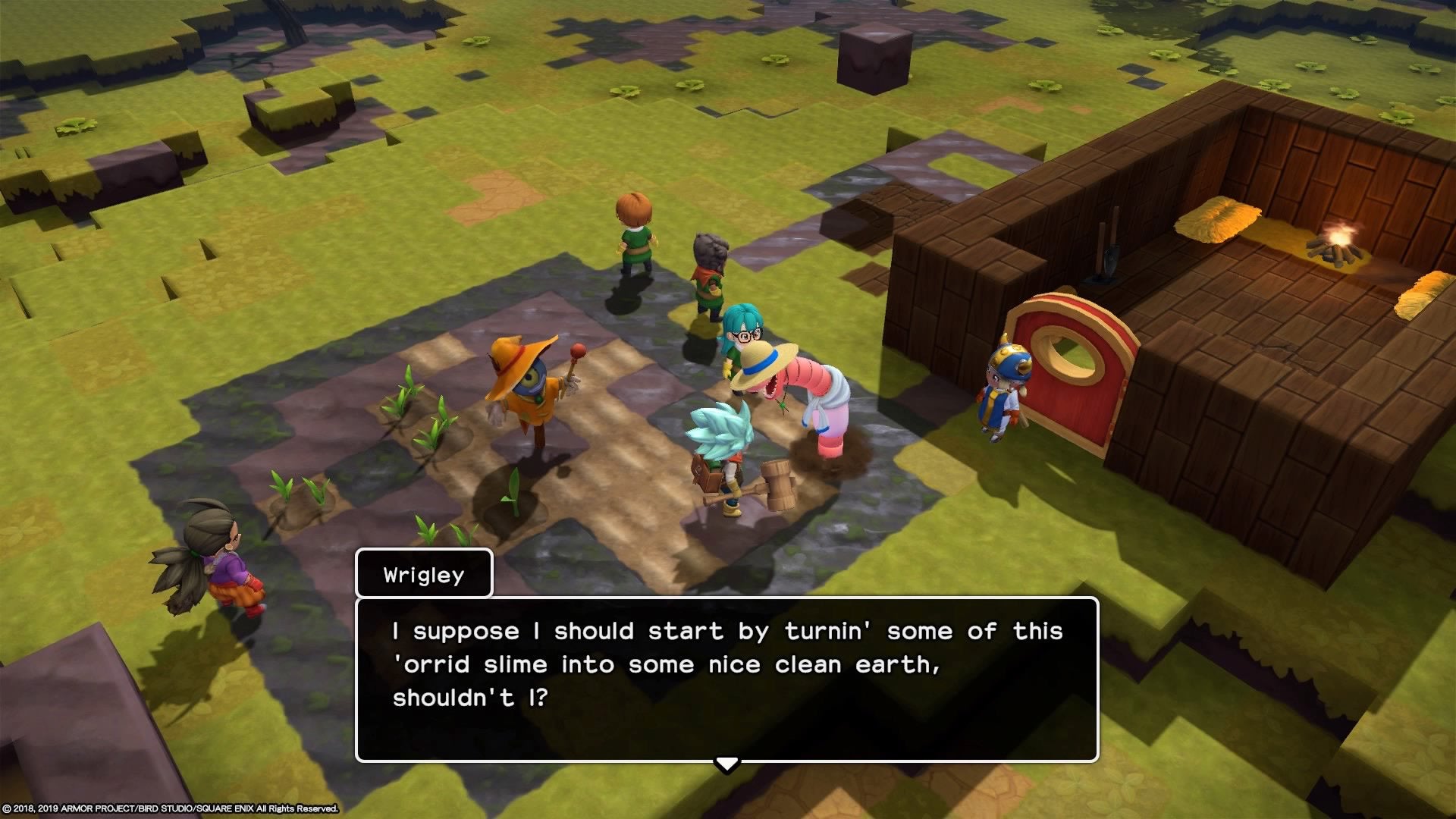Select the Wrigley name plate
The image size is (1456, 819).
tap(423, 574)
